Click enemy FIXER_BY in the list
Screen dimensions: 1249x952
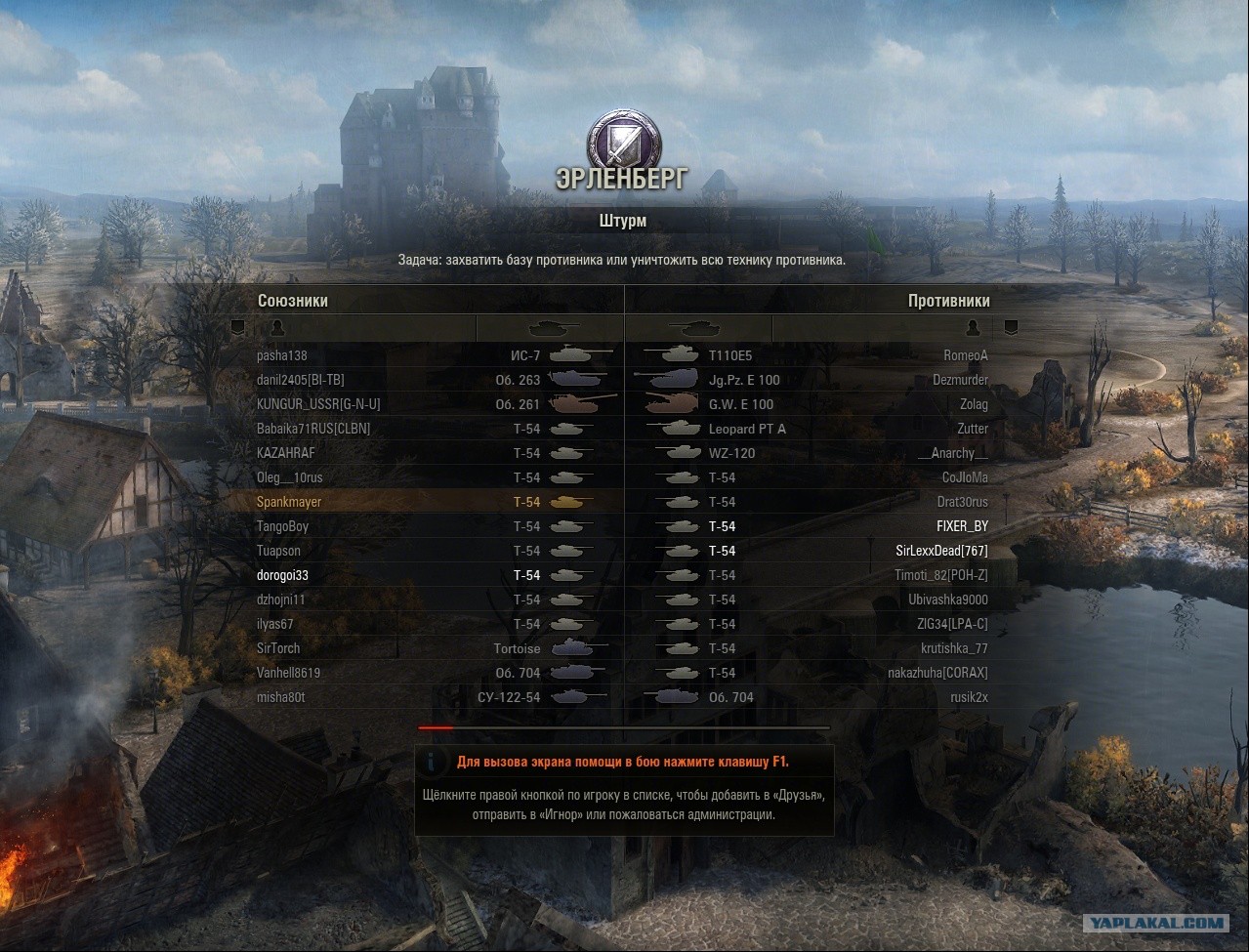click(962, 526)
